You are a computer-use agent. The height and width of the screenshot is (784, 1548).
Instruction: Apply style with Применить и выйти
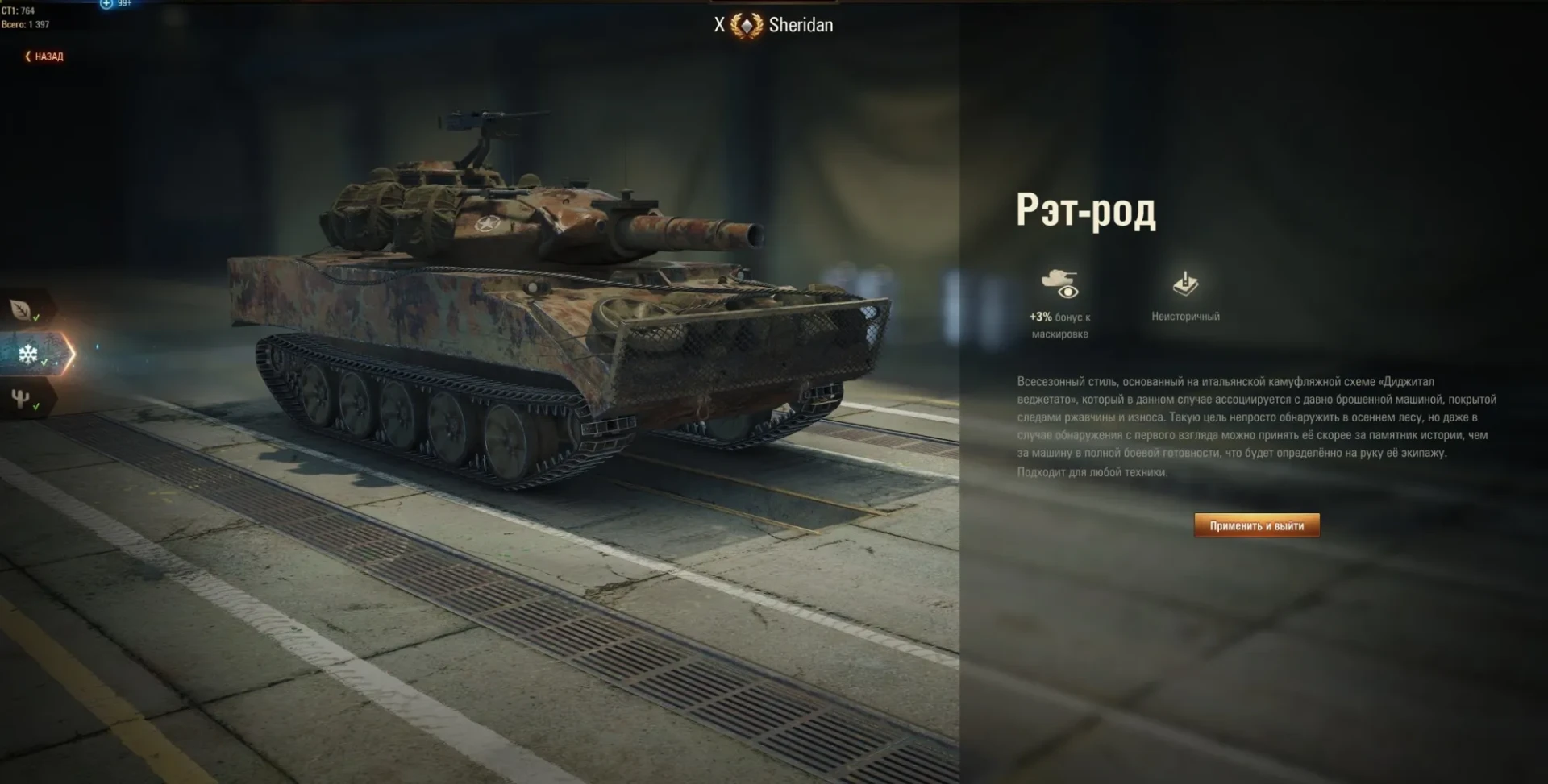click(1256, 525)
